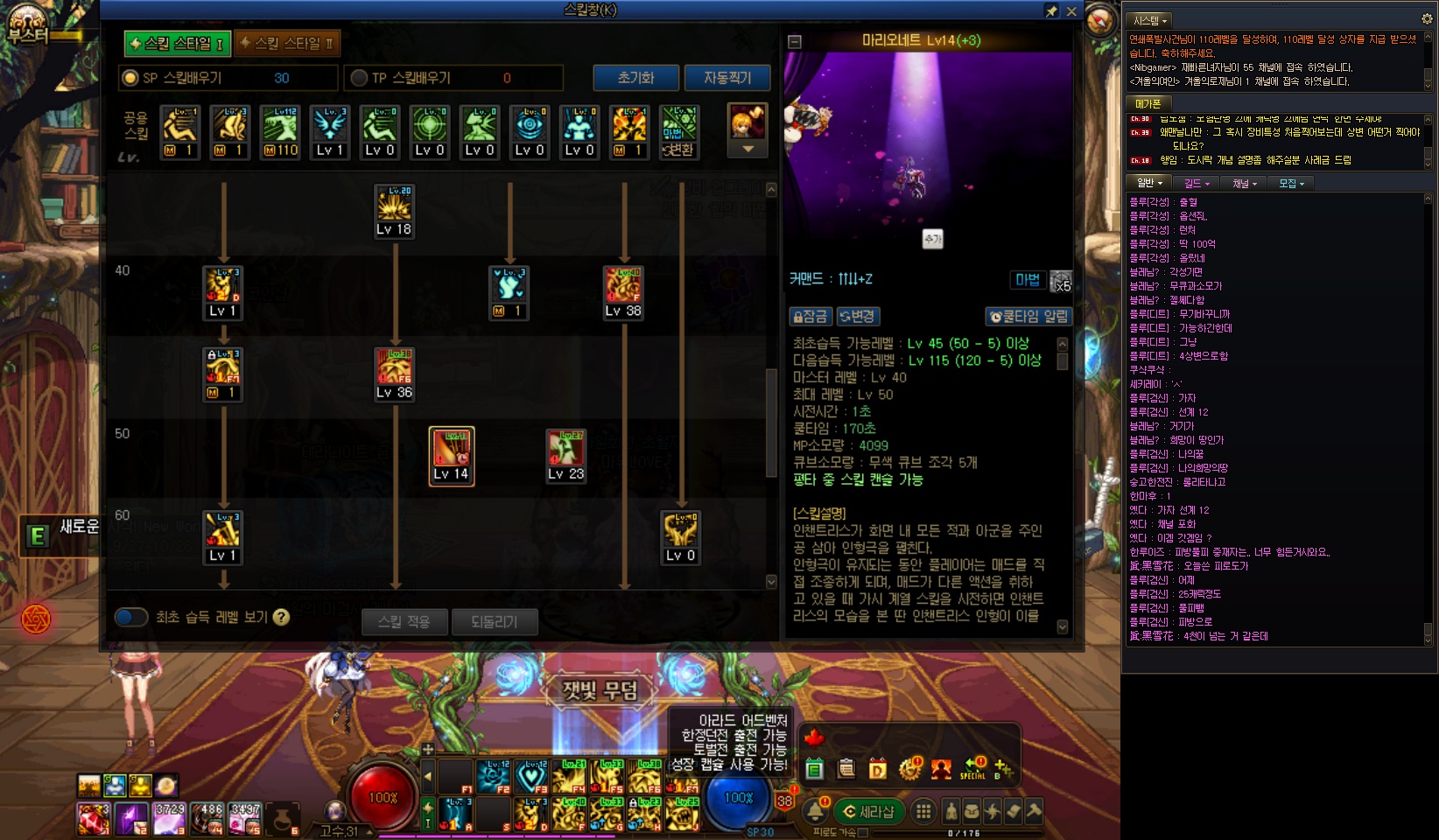Switch to the 스킬 스타일 I tab
The width and height of the screenshot is (1439, 840).
click(x=178, y=43)
